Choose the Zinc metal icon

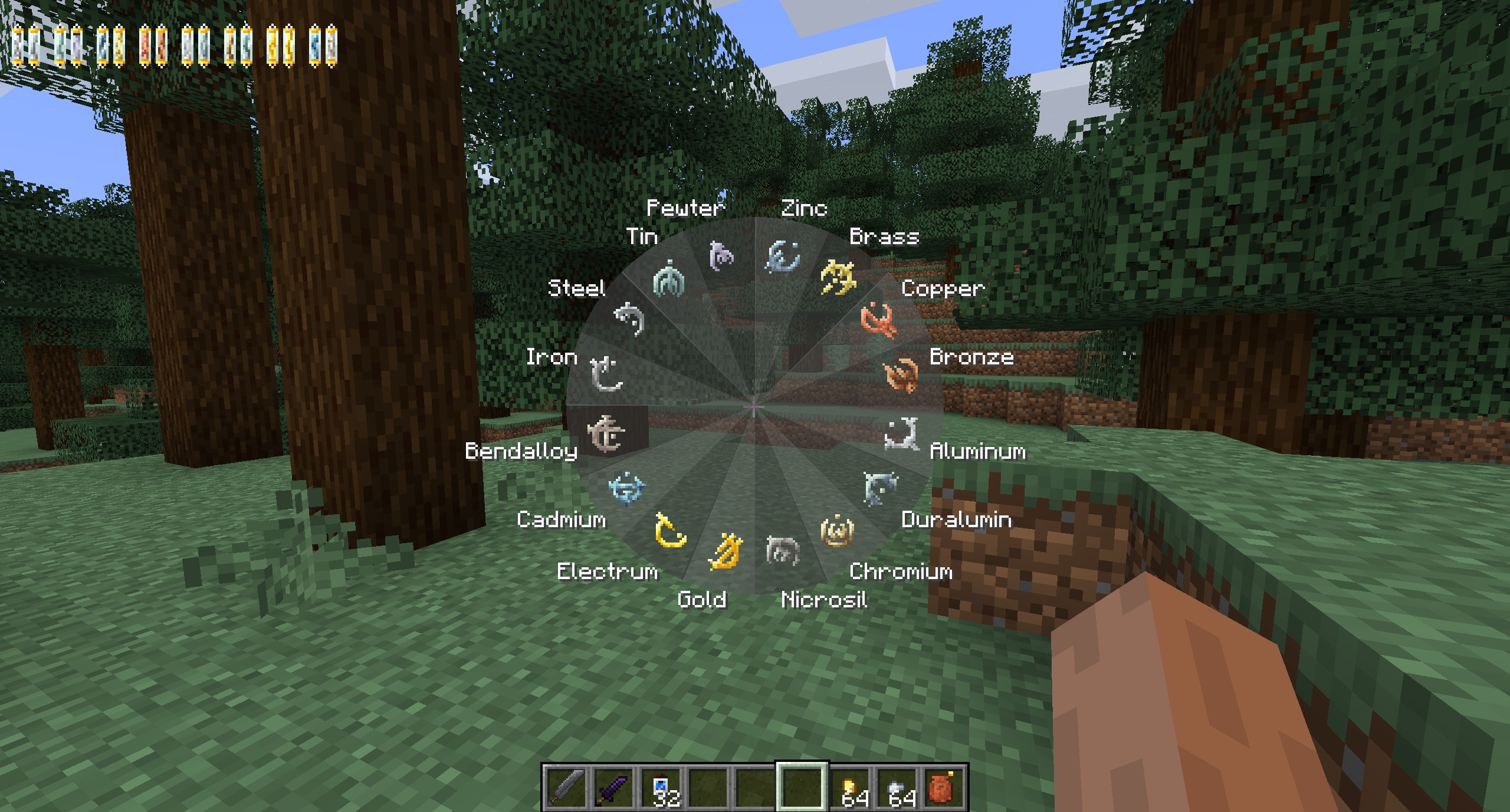click(783, 257)
